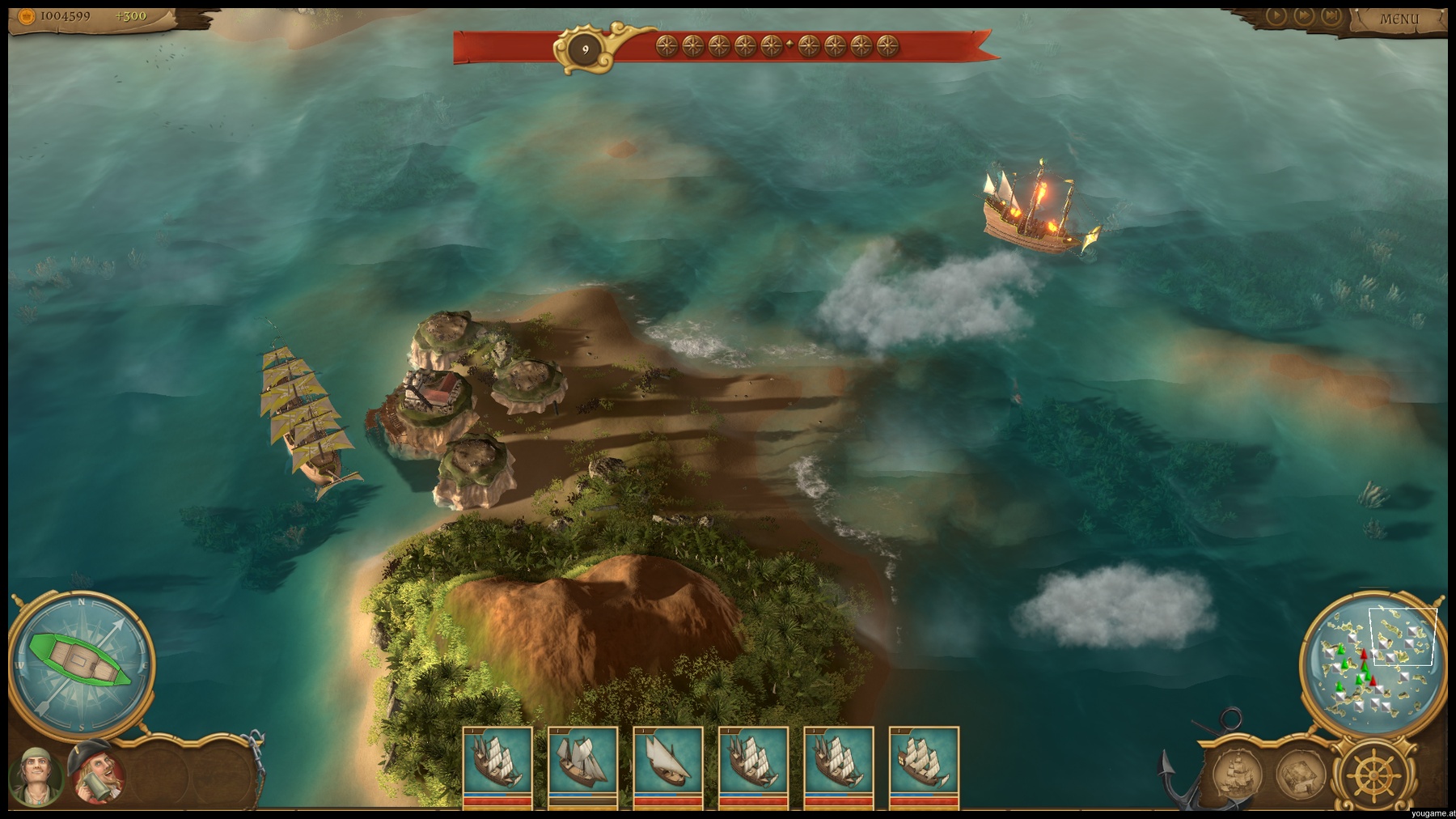Click the minimap in the brass frame
This screenshot has height=819, width=1456.
(x=1368, y=665)
